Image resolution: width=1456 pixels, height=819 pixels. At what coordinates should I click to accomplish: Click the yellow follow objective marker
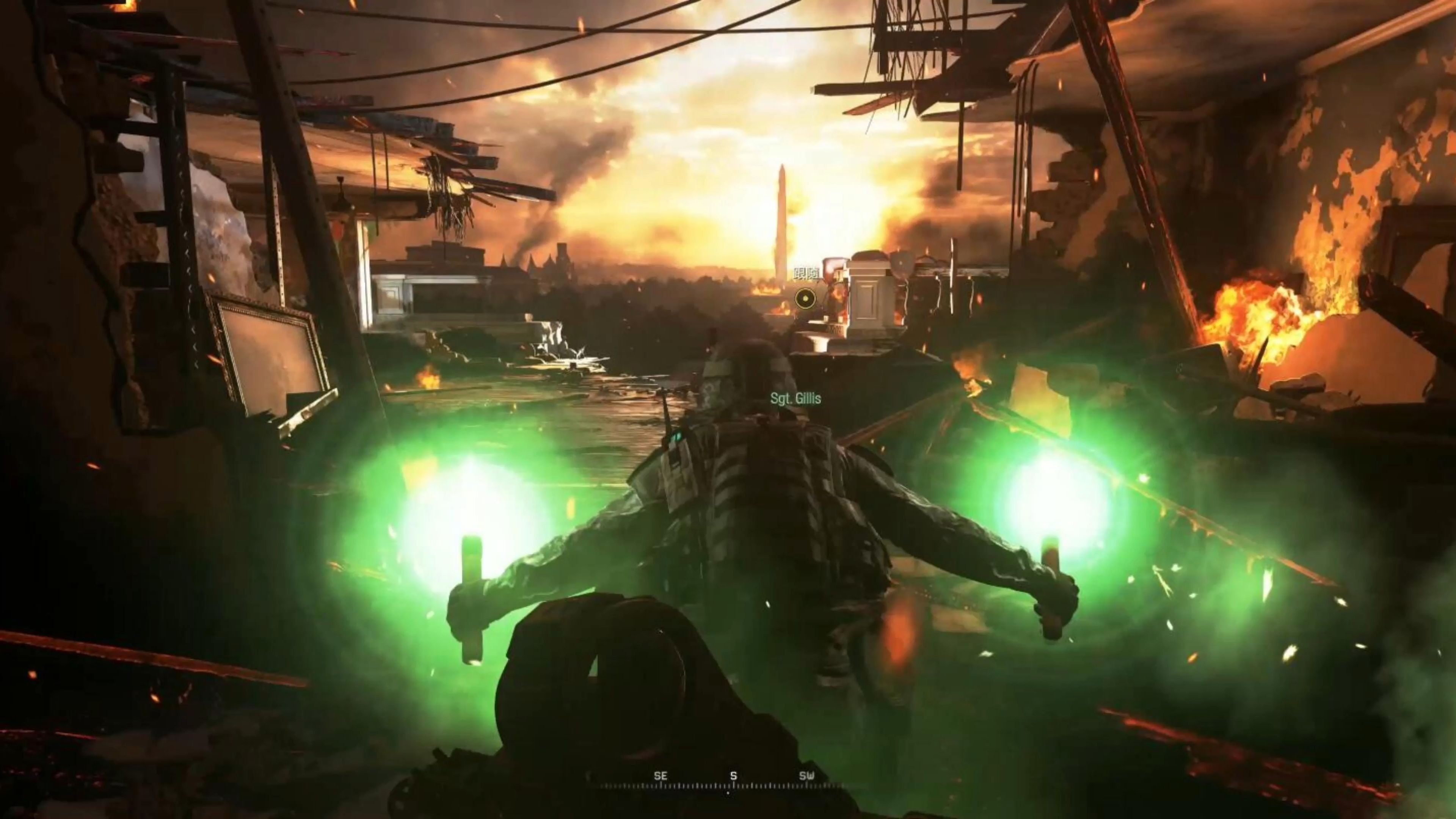click(804, 297)
